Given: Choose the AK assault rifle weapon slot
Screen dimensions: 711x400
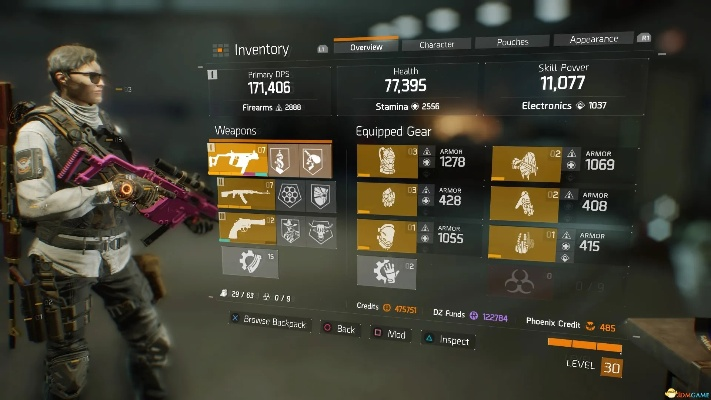Looking at the screenshot, I should point(241,196).
